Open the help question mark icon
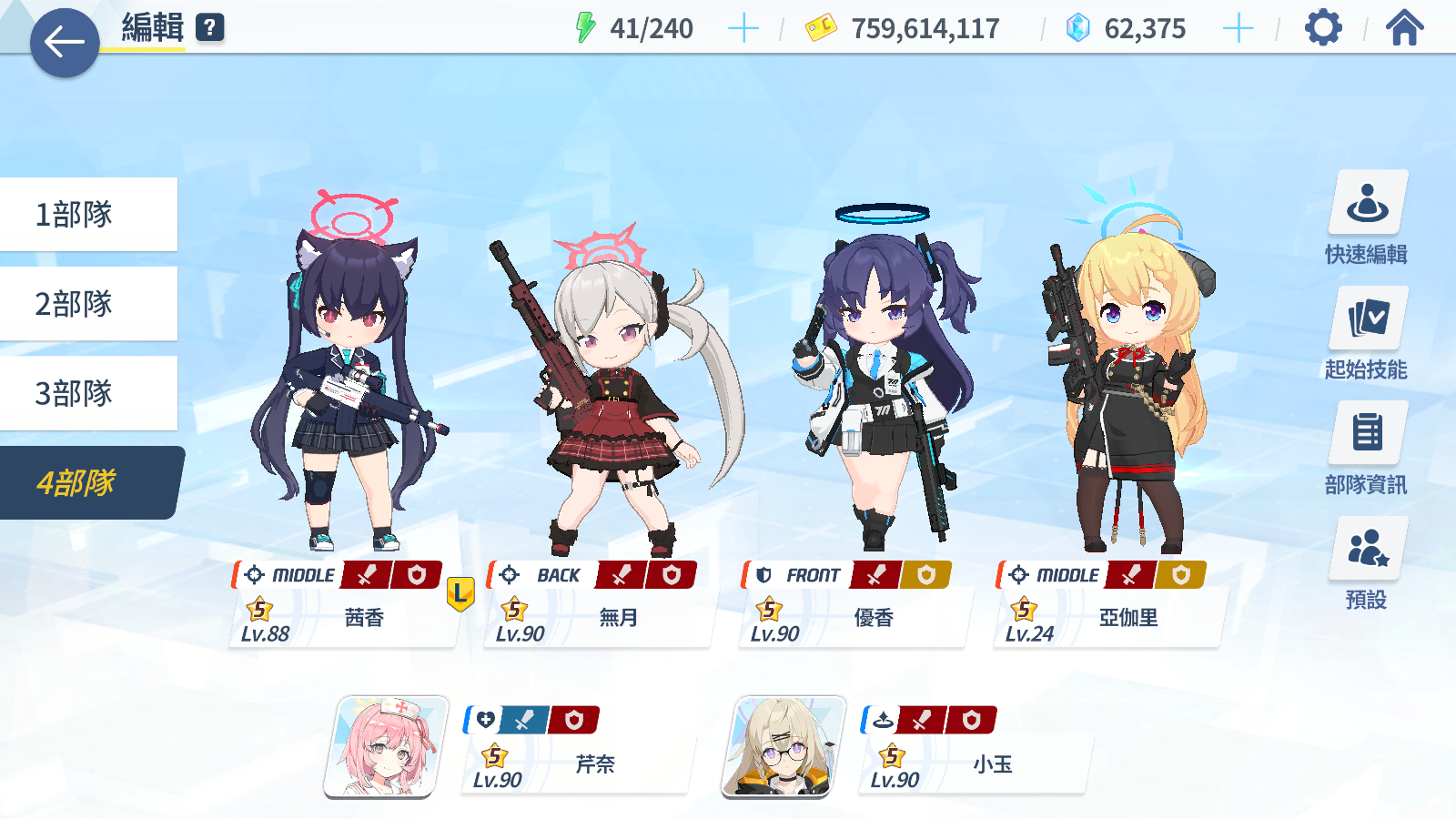Screen dimensions: 1456x819 point(210,27)
